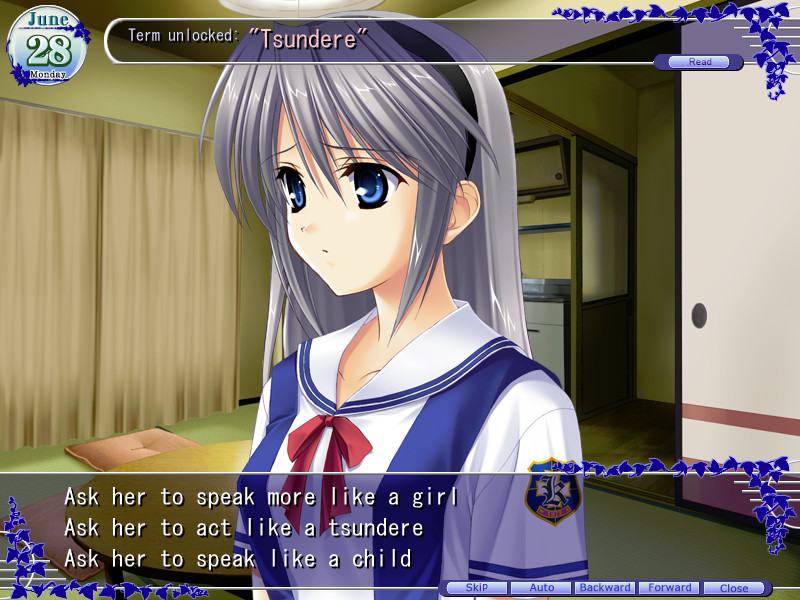Open the Read button for unlocked term
Image resolution: width=800 pixels, height=600 pixels.
point(699,62)
